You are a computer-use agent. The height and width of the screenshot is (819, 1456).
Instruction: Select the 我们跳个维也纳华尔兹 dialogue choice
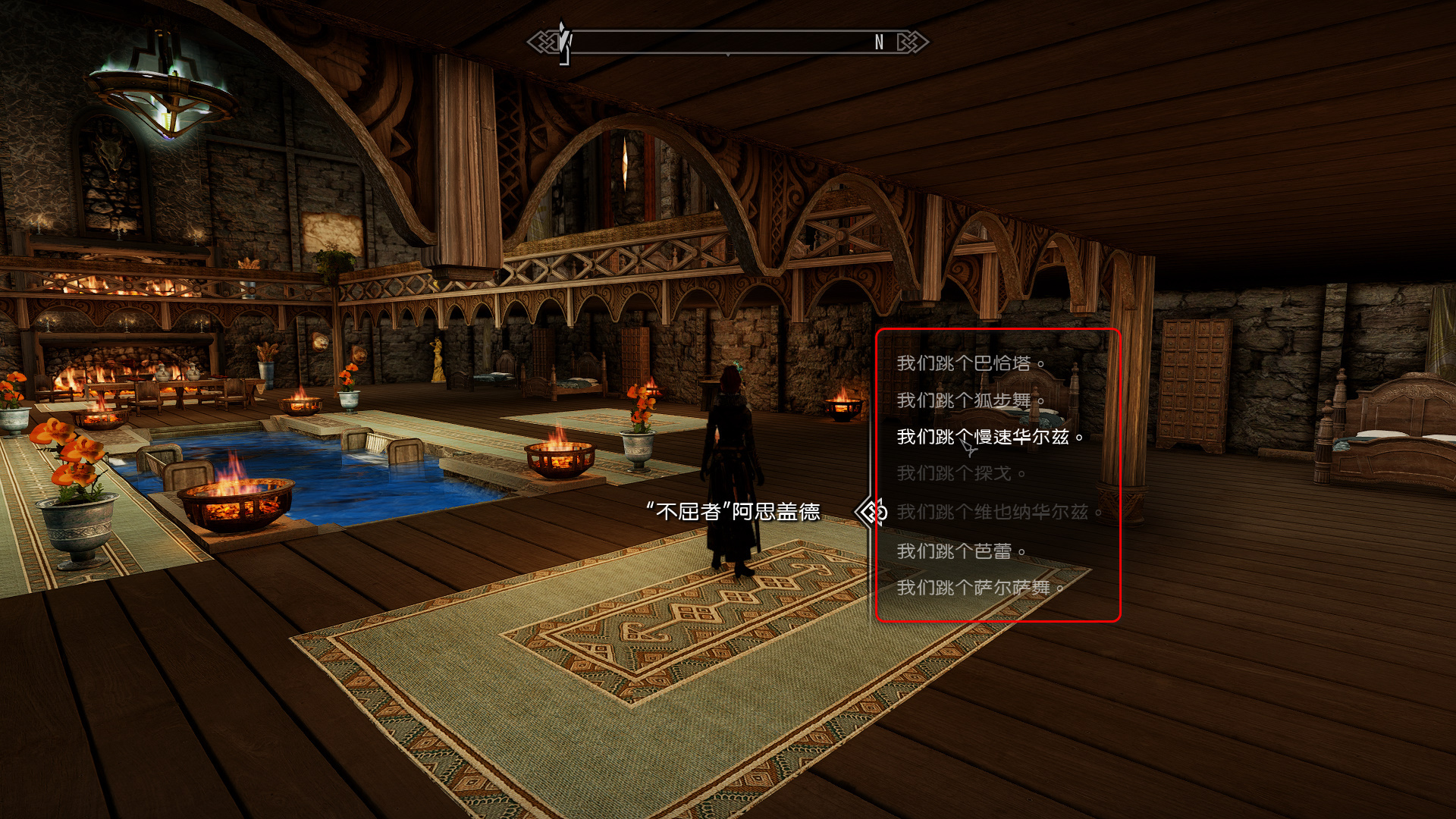coord(998,513)
